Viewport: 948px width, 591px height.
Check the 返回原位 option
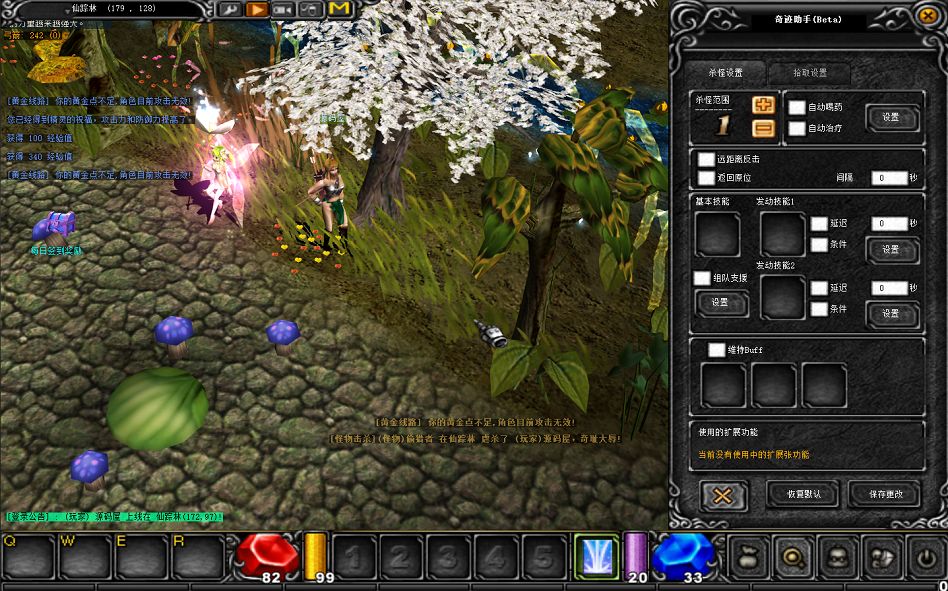tap(707, 178)
